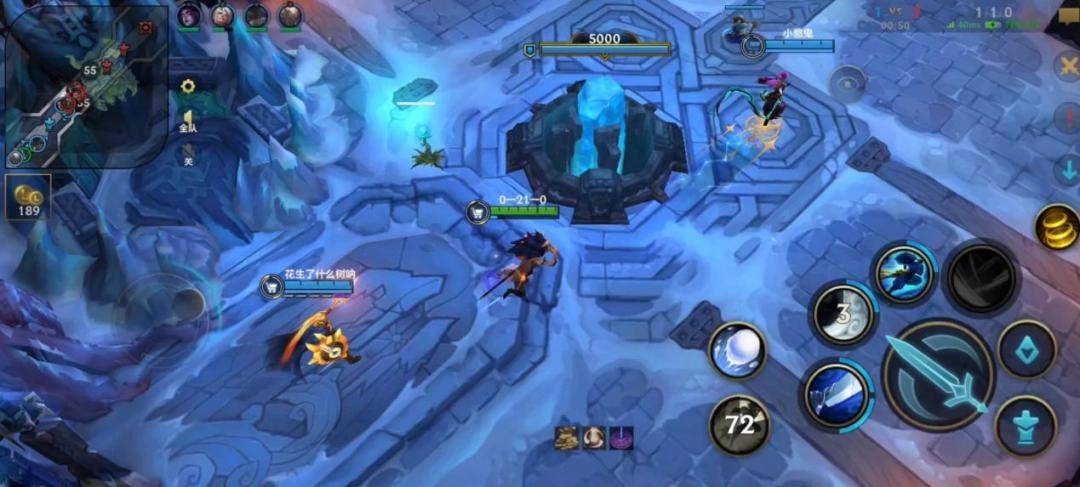Send the red exclamation danger ping
Viewport: 1080px width, 487px height.
click(x=1066, y=118)
